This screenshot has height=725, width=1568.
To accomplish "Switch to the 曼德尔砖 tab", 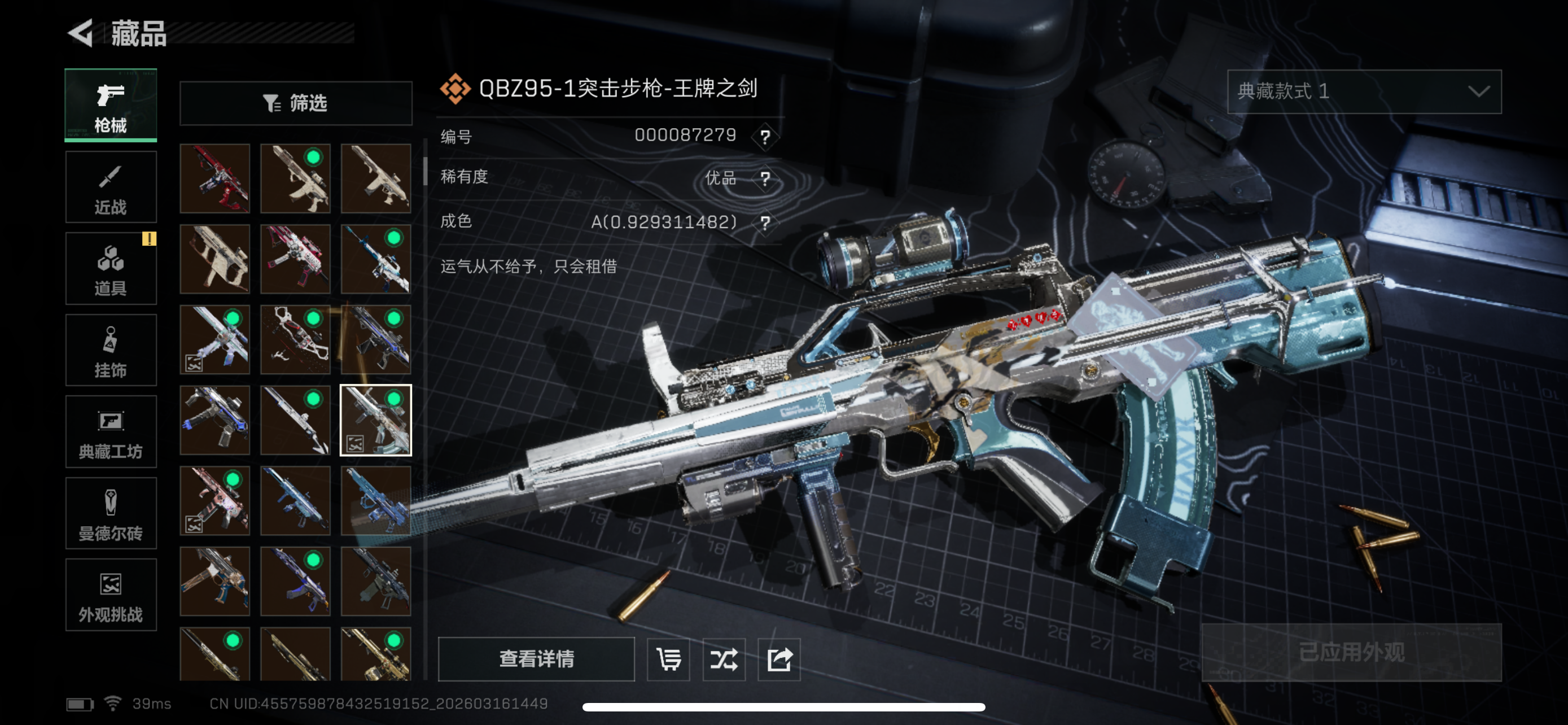I will coord(111,513).
